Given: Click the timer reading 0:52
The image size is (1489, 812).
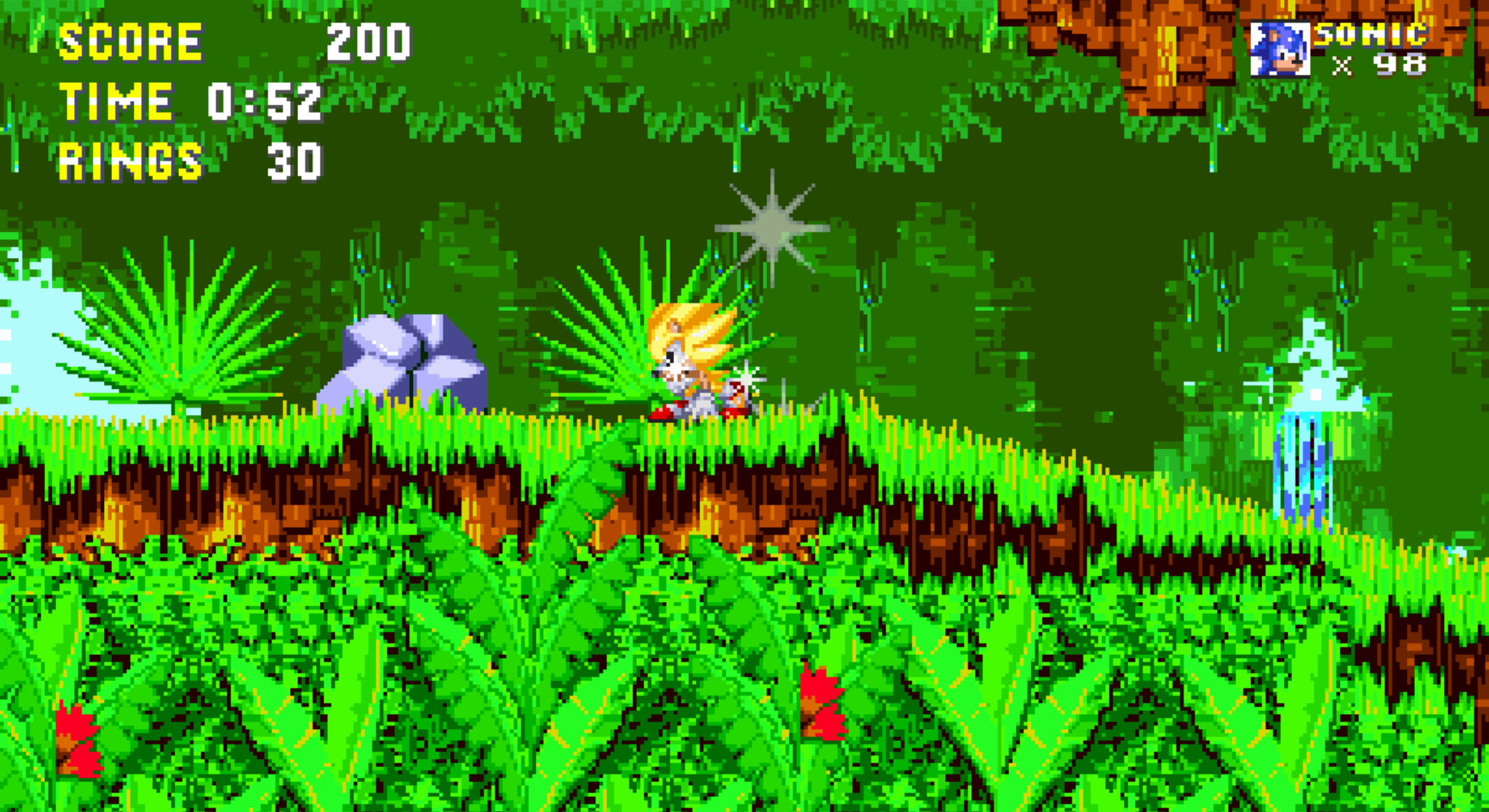Looking at the screenshot, I should click(x=265, y=102).
